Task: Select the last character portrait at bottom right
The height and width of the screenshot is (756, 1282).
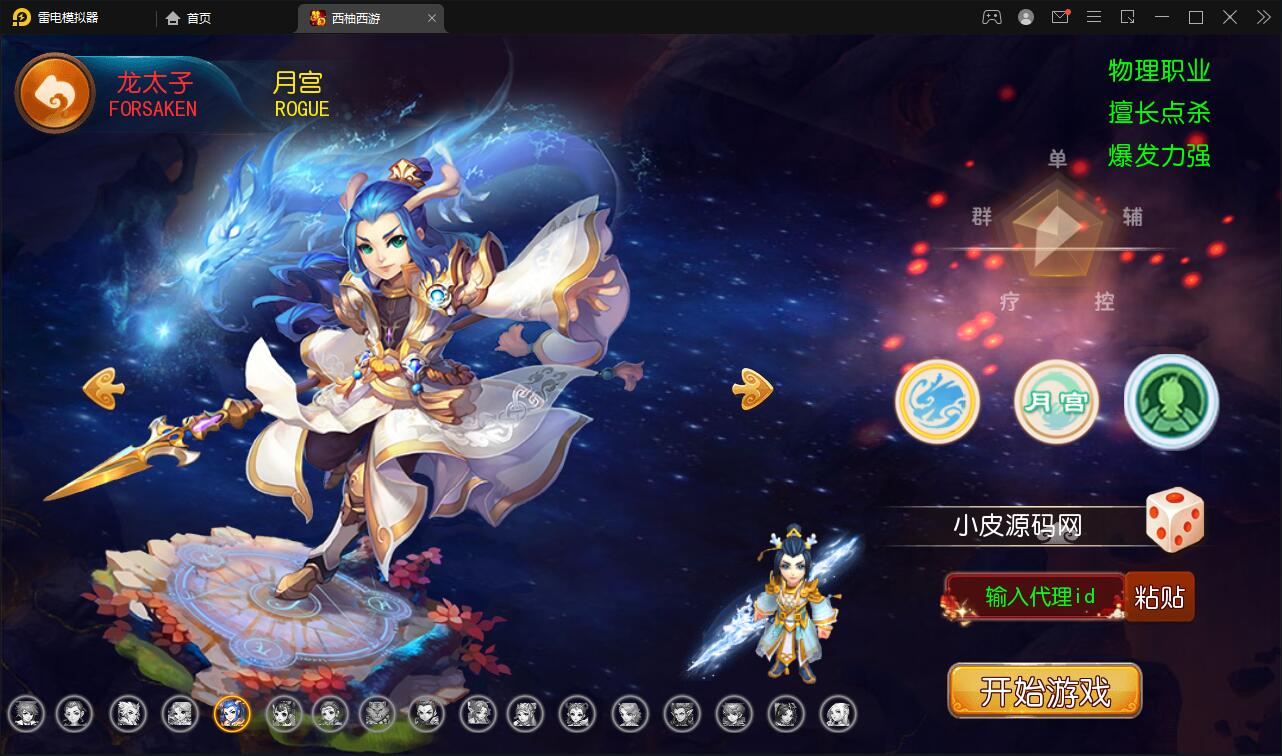Action: (x=838, y=713)
